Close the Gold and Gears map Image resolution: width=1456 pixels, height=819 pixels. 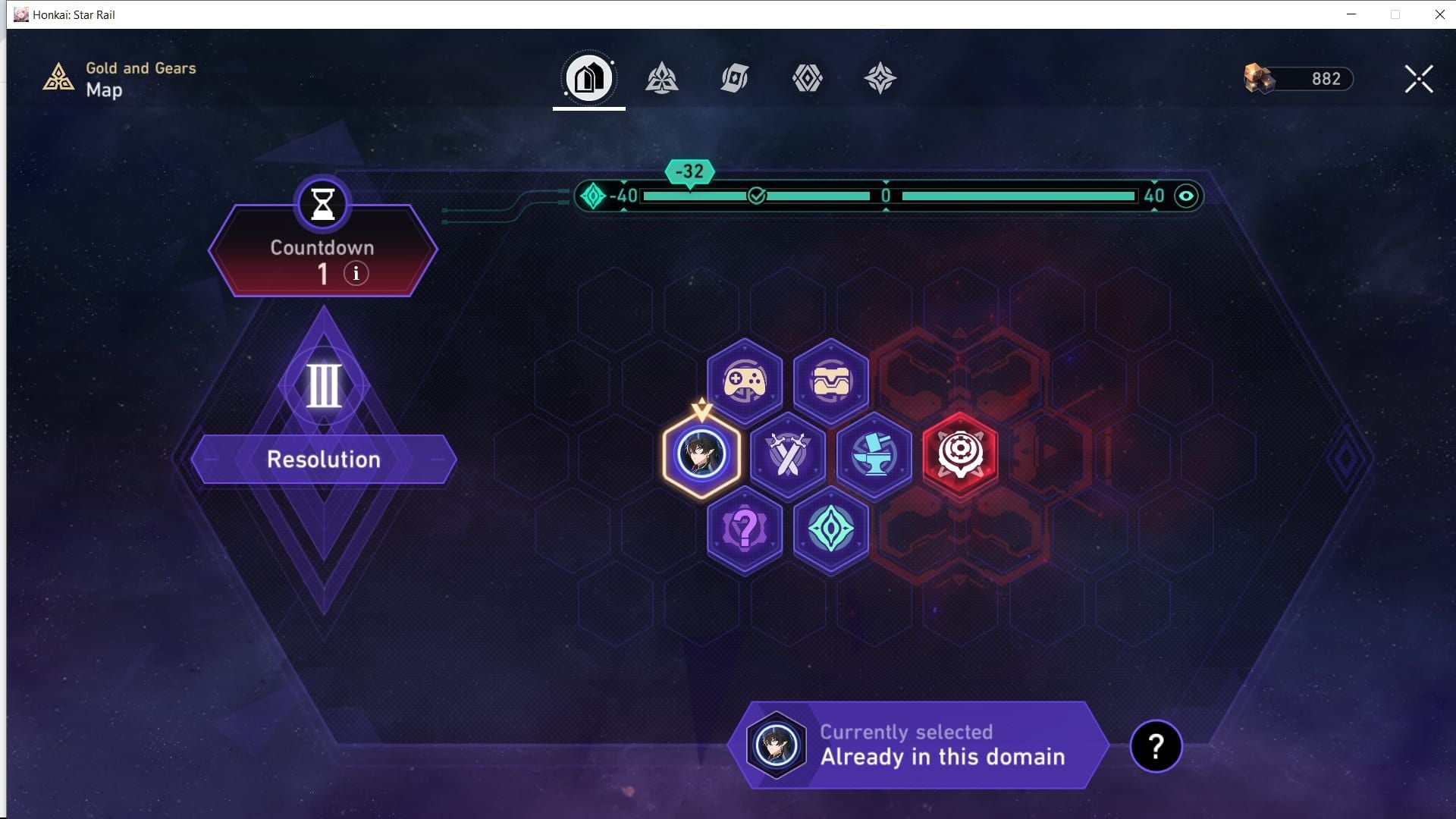pos(1418,79)
